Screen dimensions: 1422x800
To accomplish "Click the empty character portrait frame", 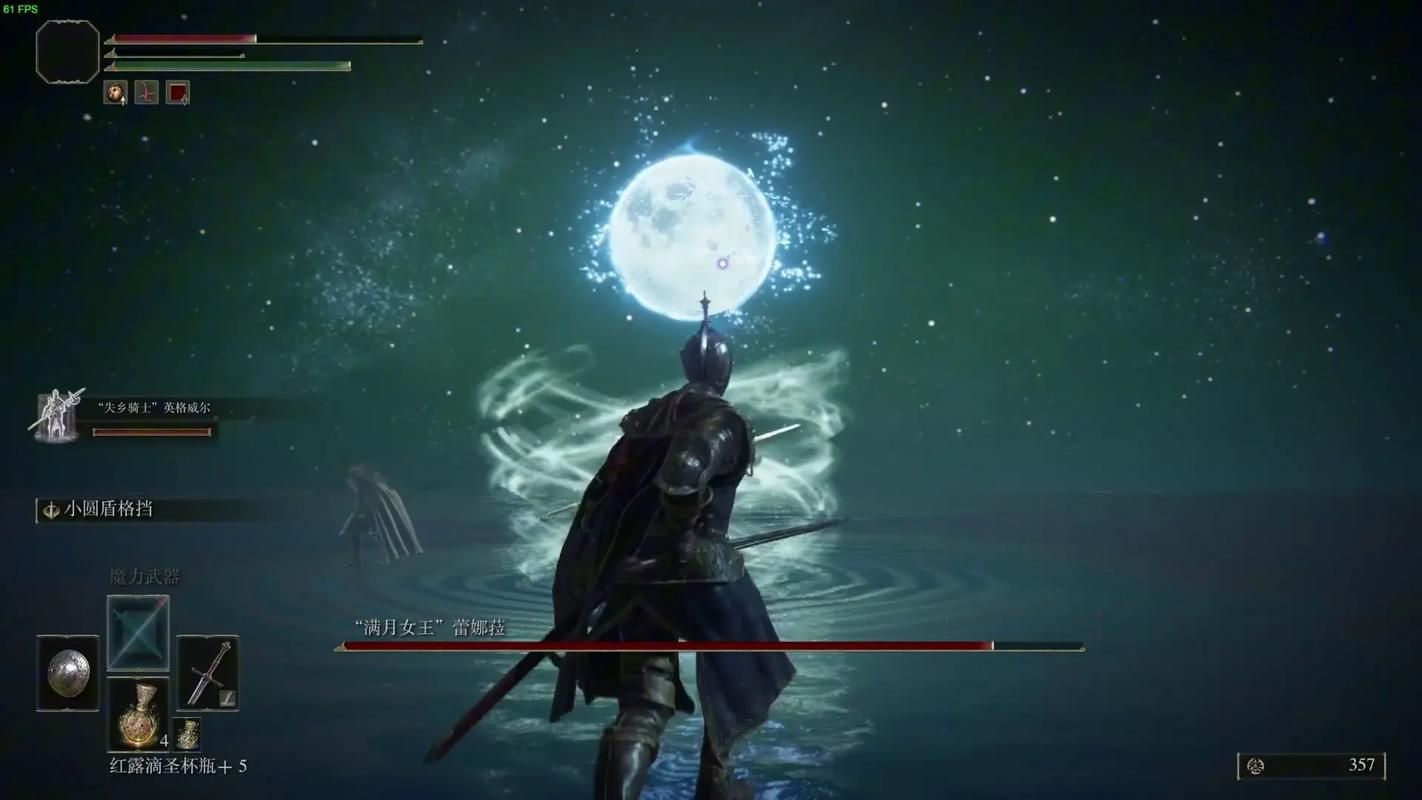I will (x=68, y=51).
